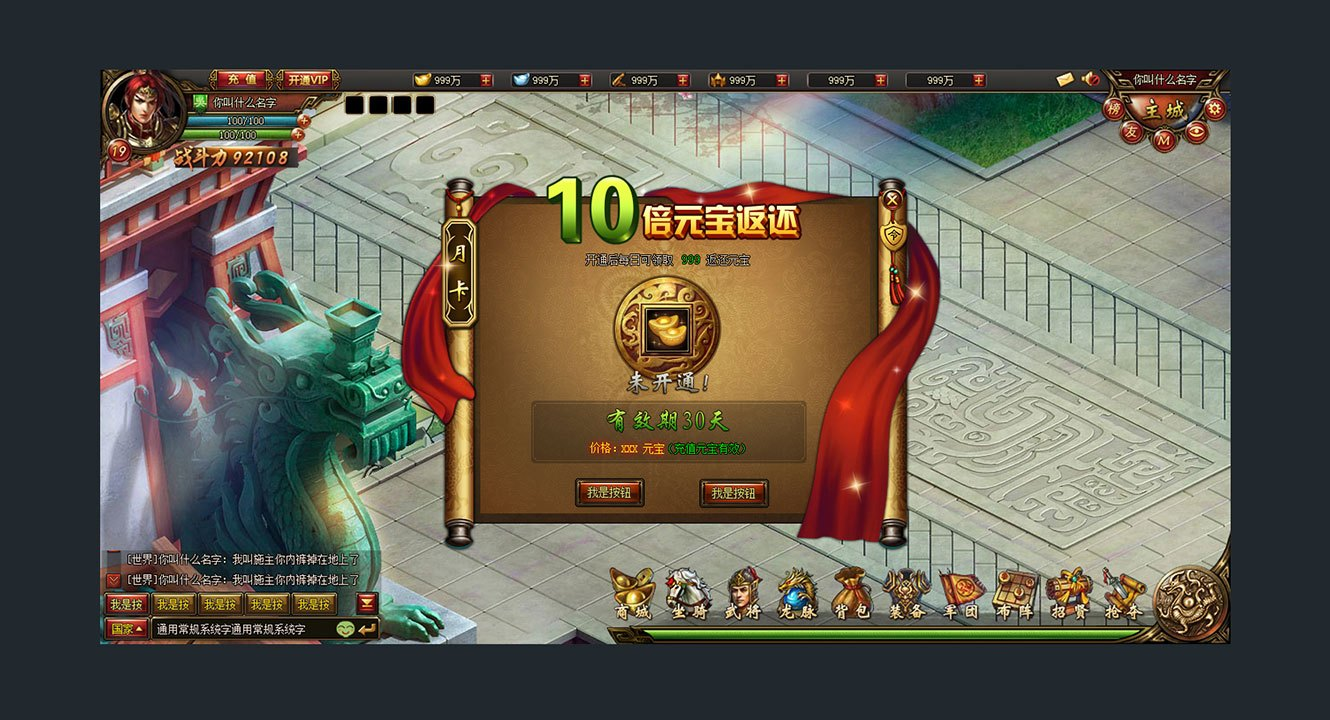
Task: Open the settings gear beside the minimap
Action: (x=1214, y=108)
